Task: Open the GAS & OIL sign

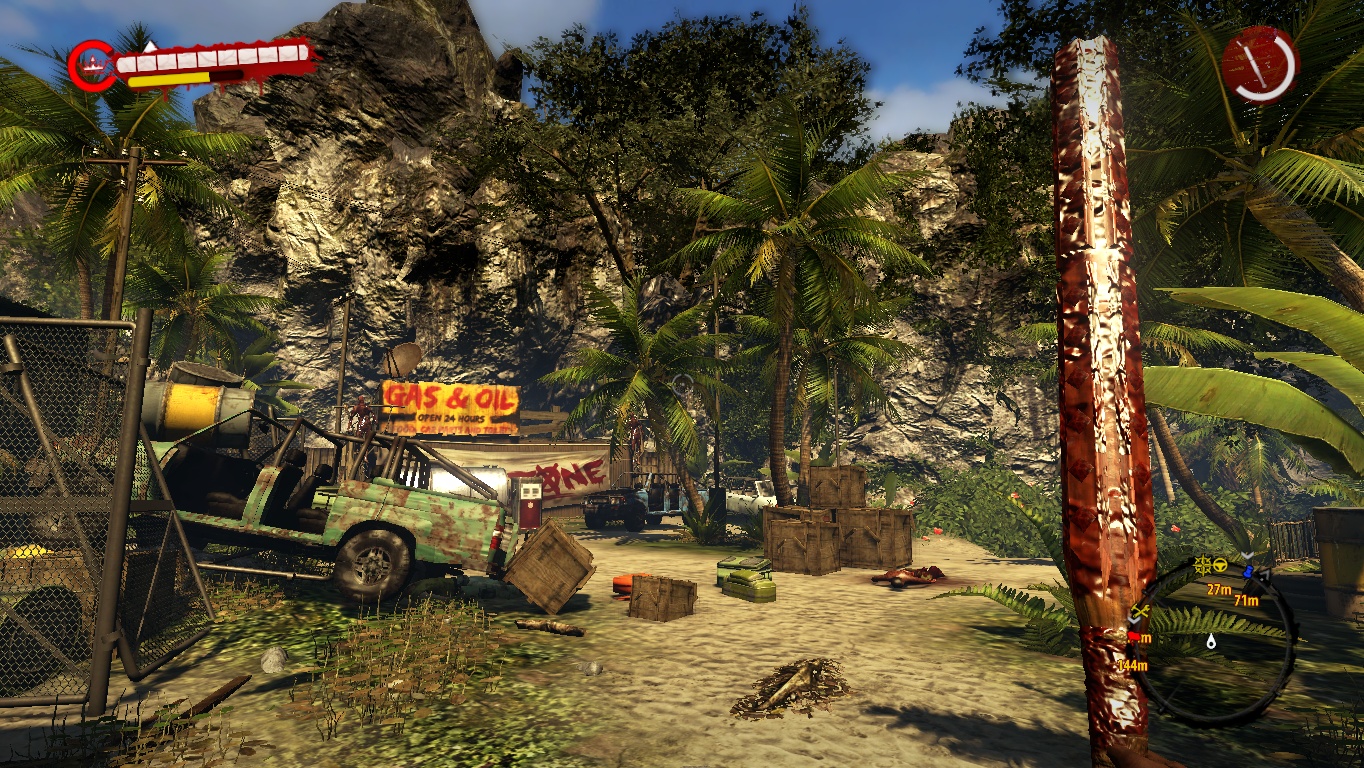Action: [x=447, y=395]
